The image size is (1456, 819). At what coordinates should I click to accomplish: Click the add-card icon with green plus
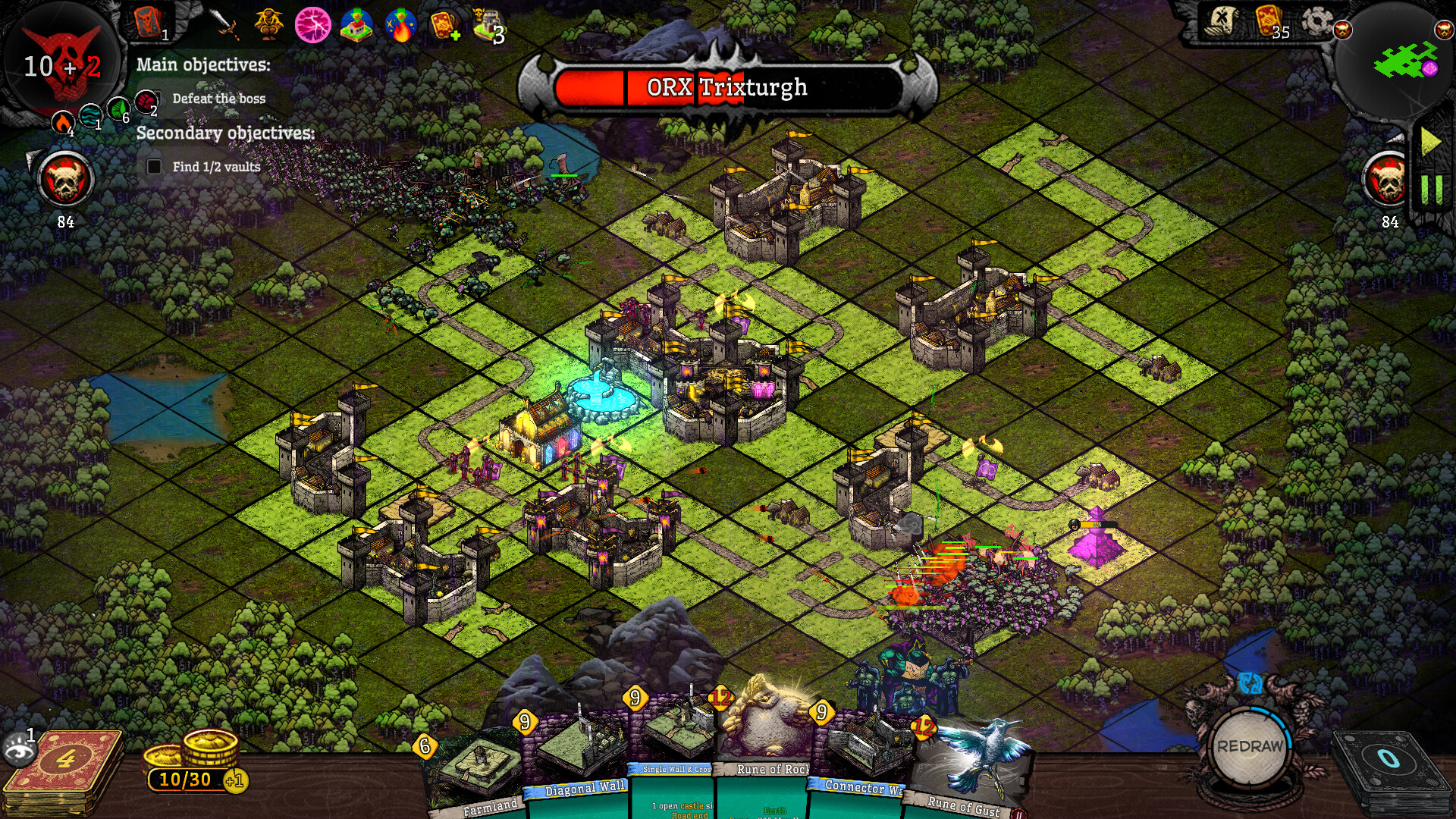coord(446,25)
